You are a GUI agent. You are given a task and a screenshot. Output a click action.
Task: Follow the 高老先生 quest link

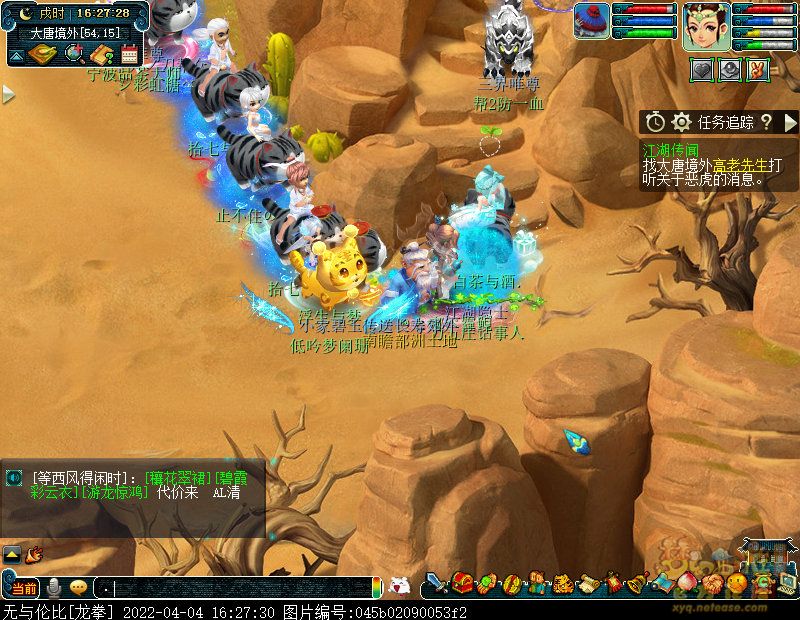tap(740, 165)
